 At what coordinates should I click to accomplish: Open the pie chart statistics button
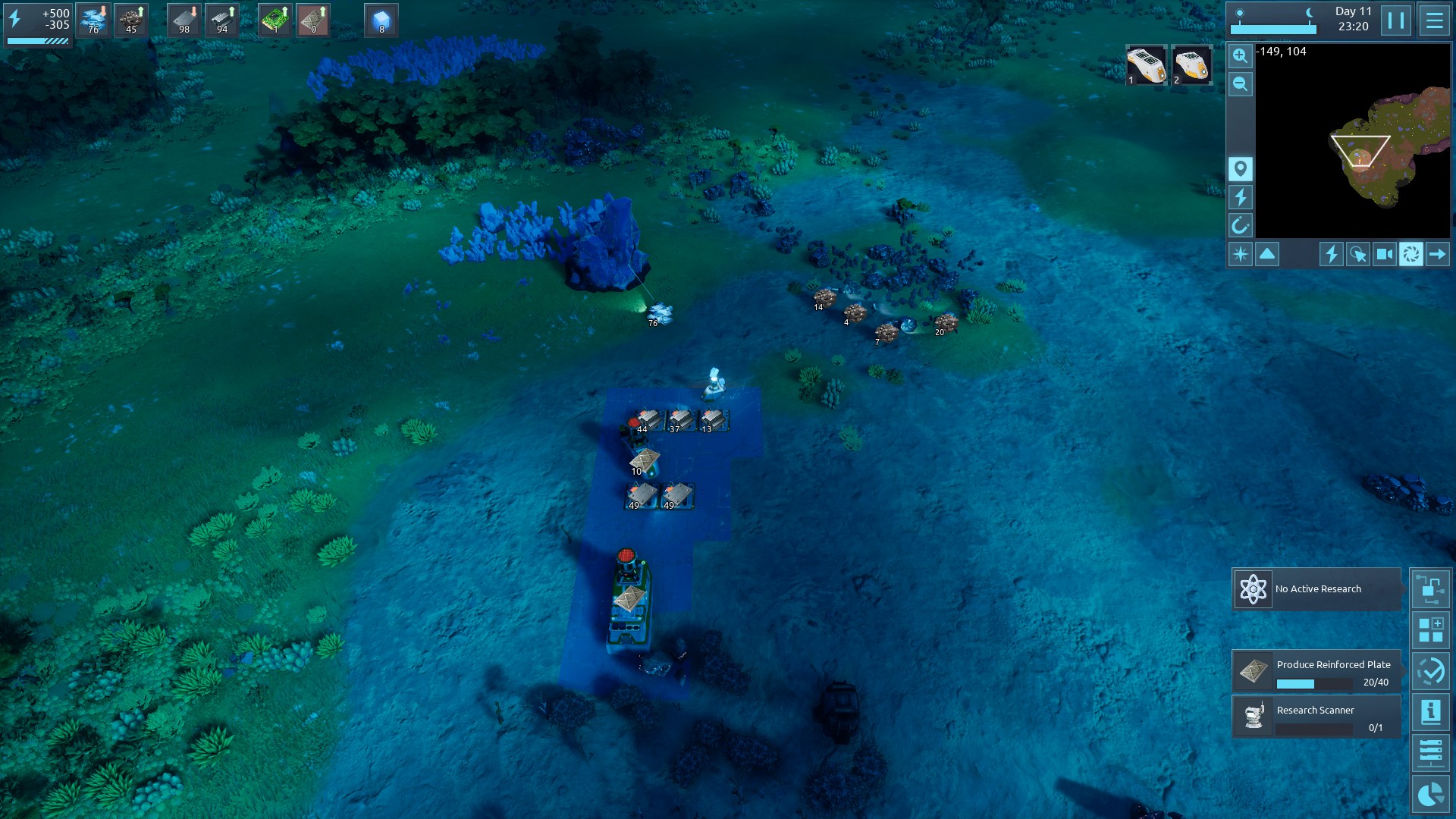pos(1430,794)
